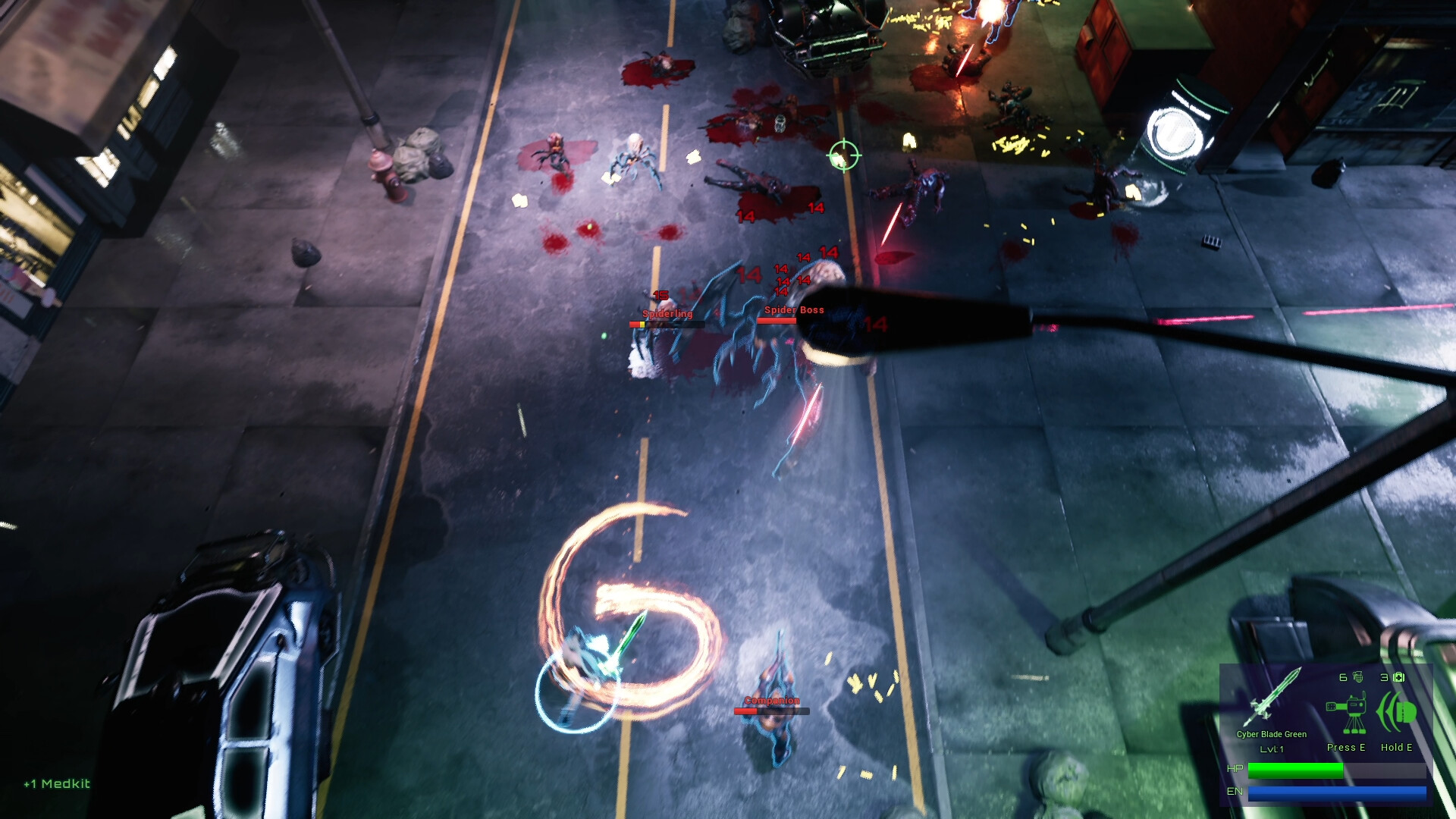Expand the Hold E ability option
The height and width of the screenshot is (819, 1456).
click(1396, 747)
